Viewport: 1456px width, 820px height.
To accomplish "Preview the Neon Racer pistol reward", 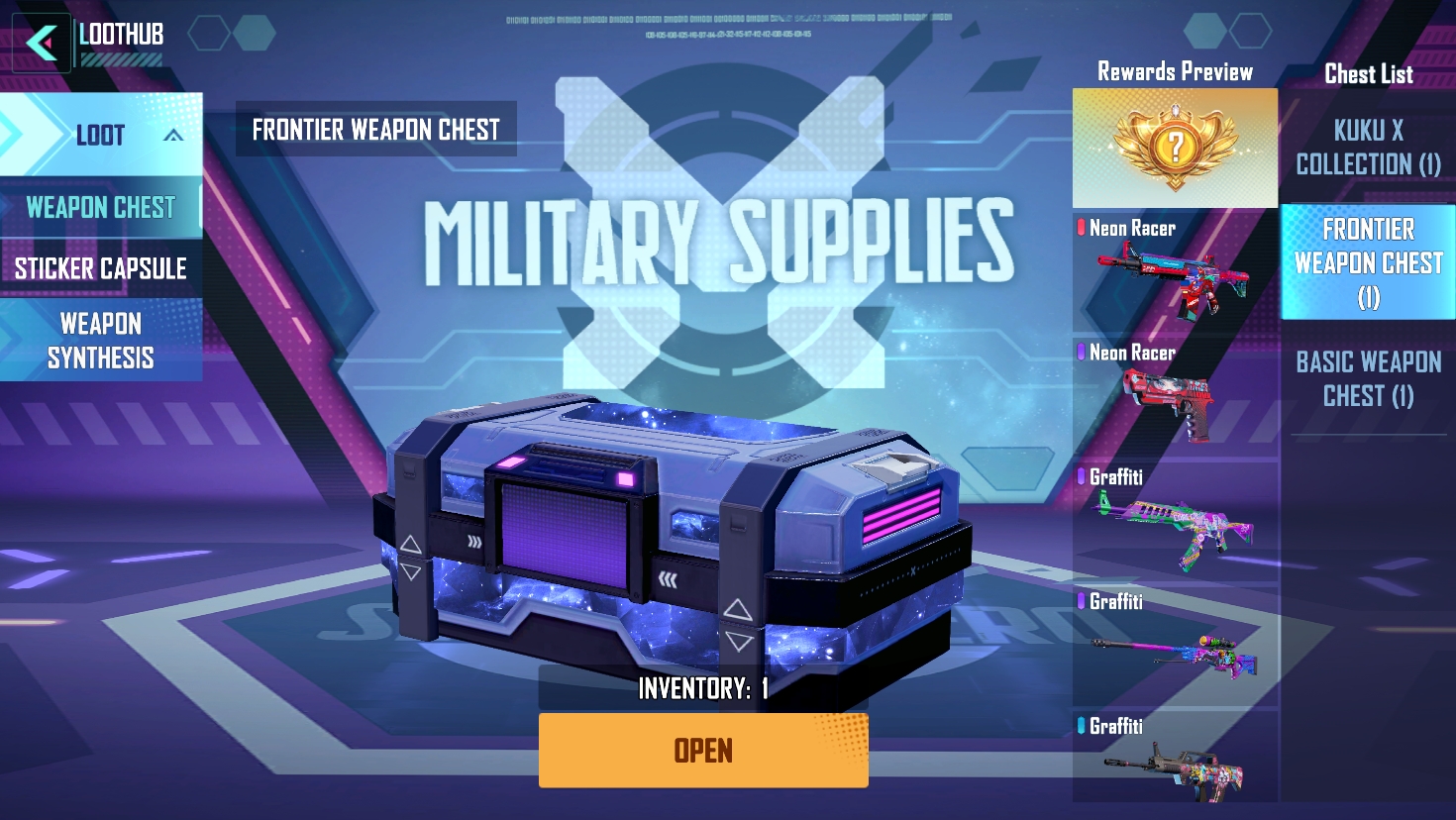I will pos(1175,398).
